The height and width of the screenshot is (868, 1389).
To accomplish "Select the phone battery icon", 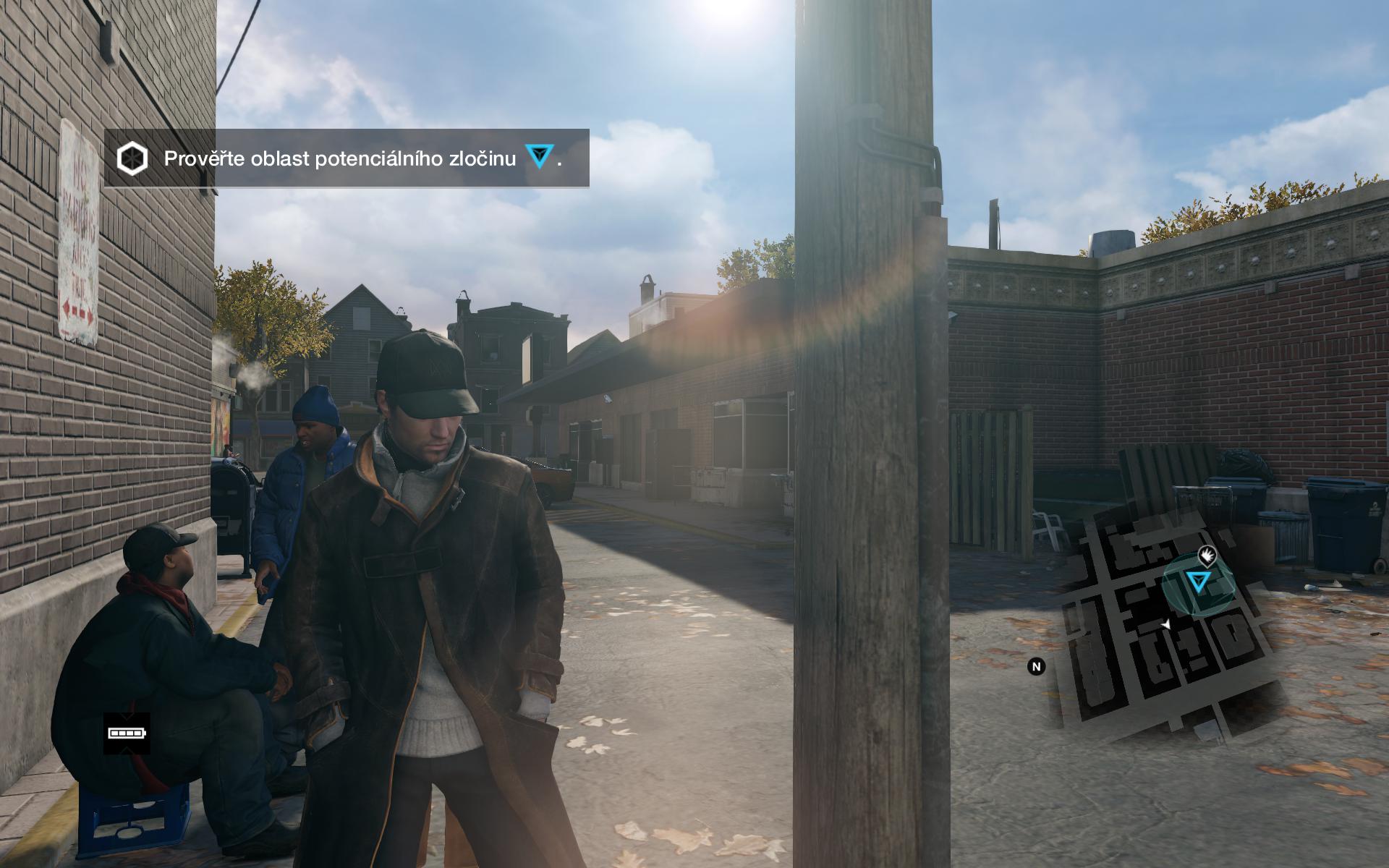I will coord(127,733).
